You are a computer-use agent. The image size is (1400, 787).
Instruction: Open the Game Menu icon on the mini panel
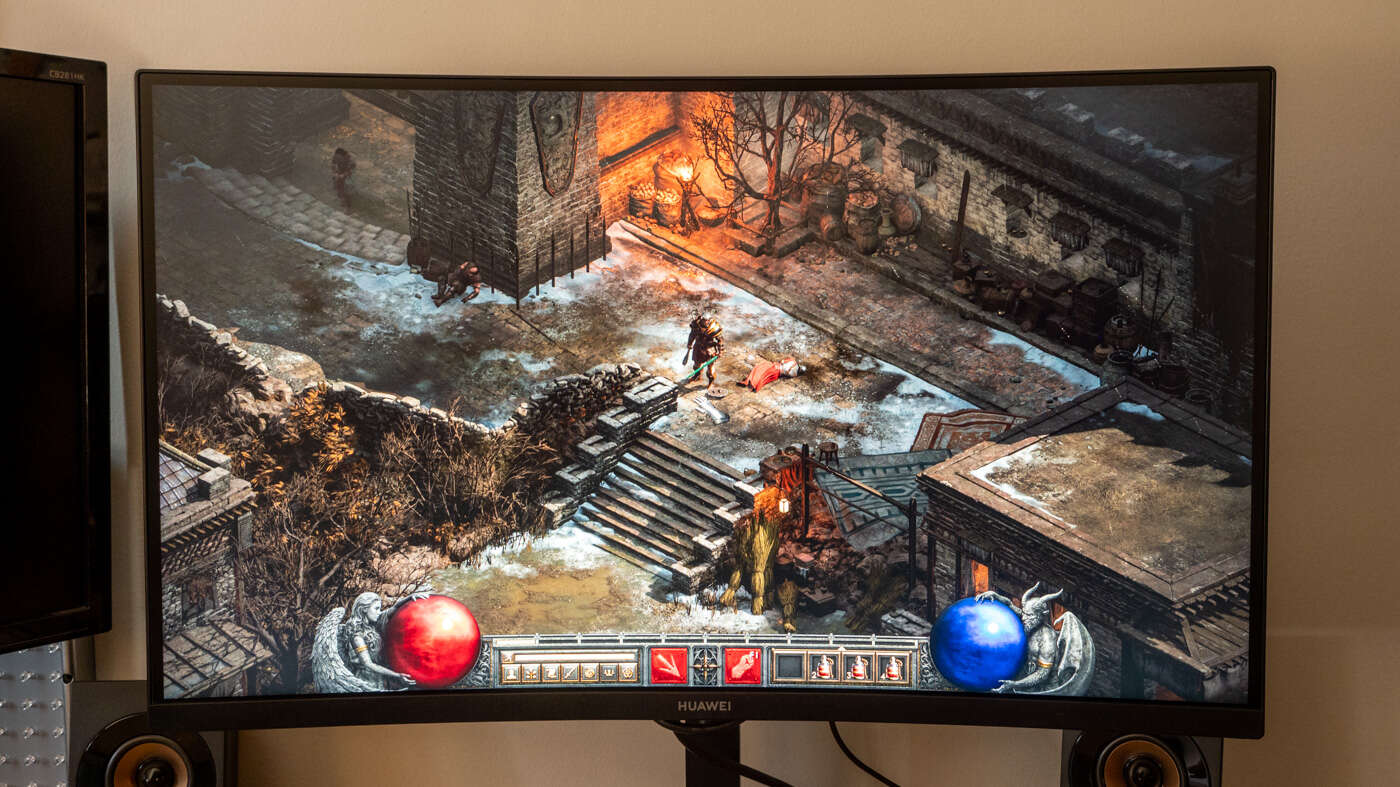pyautogui.click(x=626, y=671)
